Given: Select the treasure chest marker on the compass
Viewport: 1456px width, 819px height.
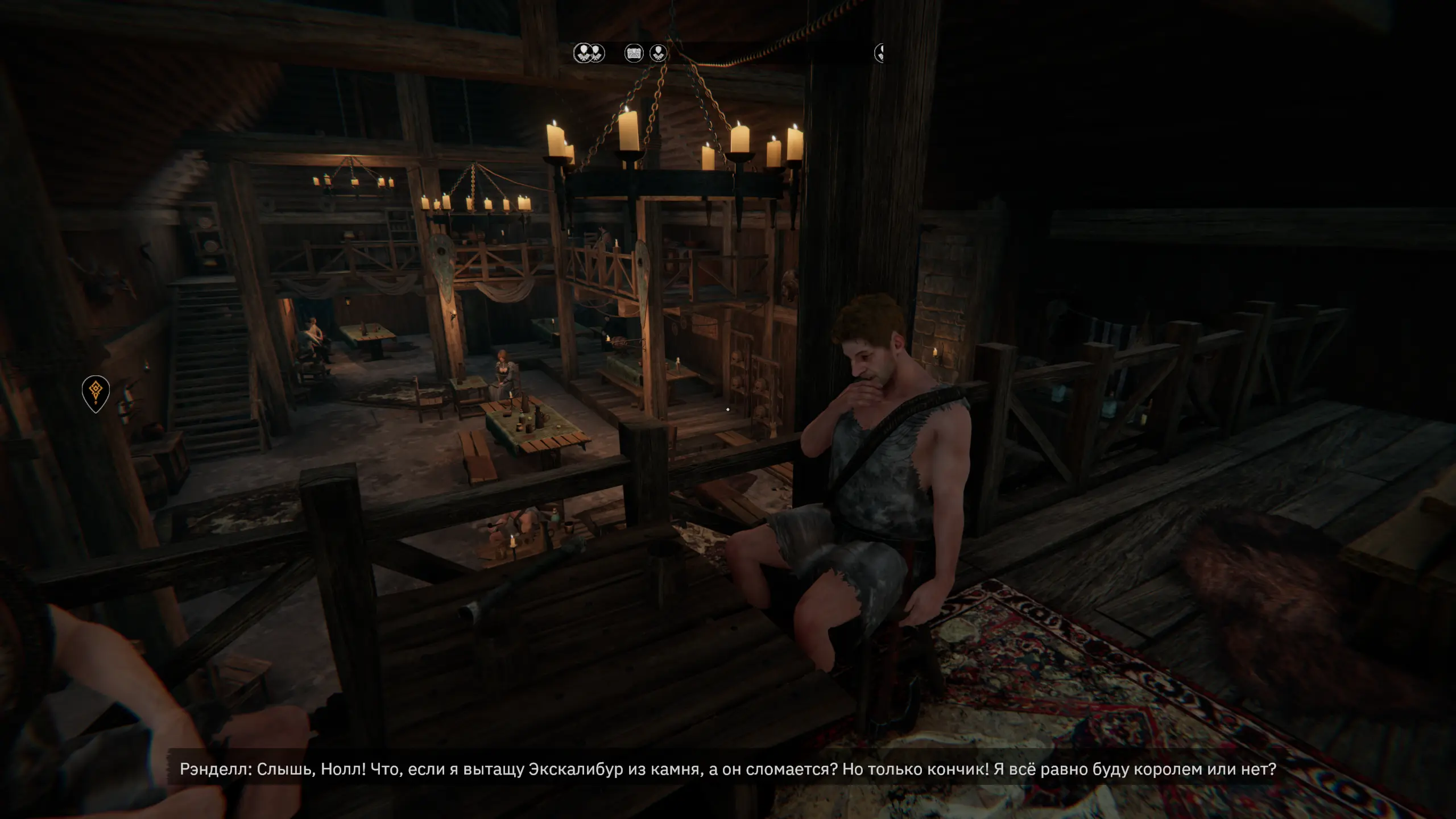Looking at the screenshot, I should (x=634, y=53).
